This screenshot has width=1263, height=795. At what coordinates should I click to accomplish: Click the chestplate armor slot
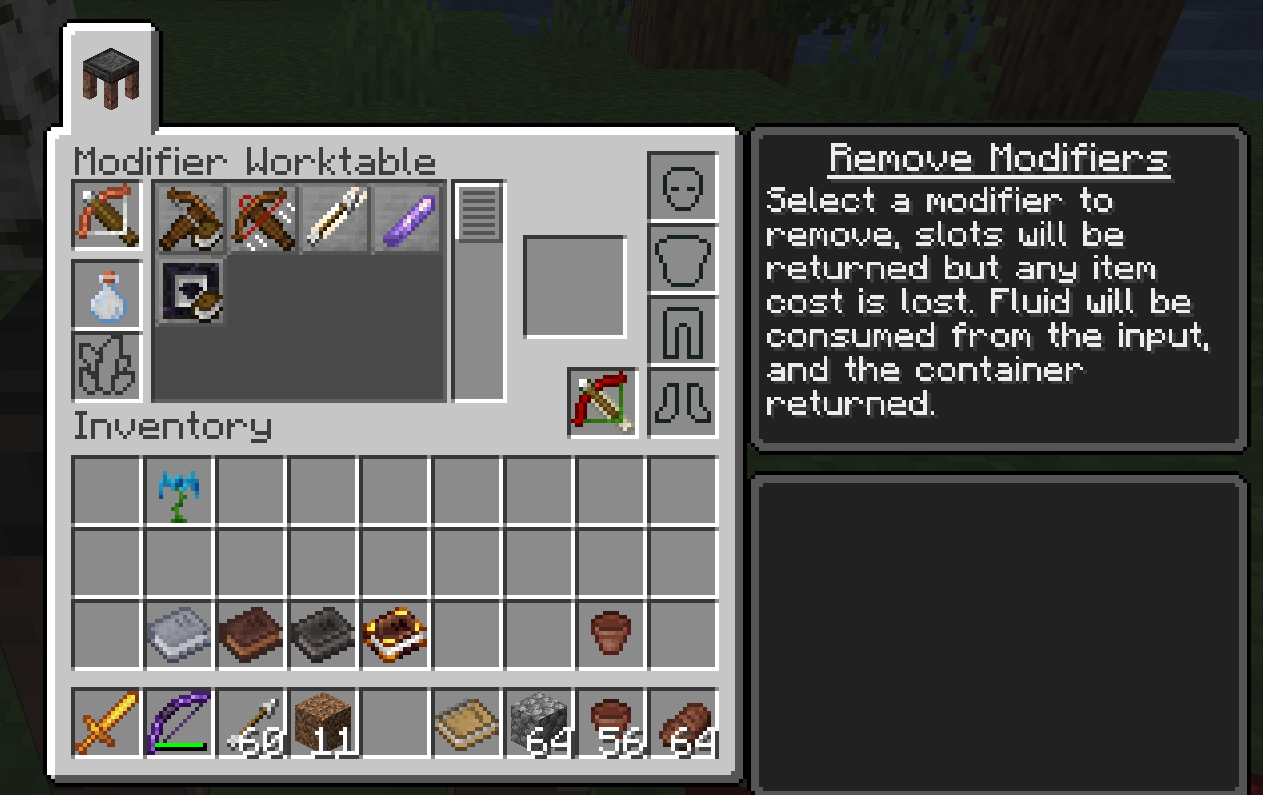[683, 259]
